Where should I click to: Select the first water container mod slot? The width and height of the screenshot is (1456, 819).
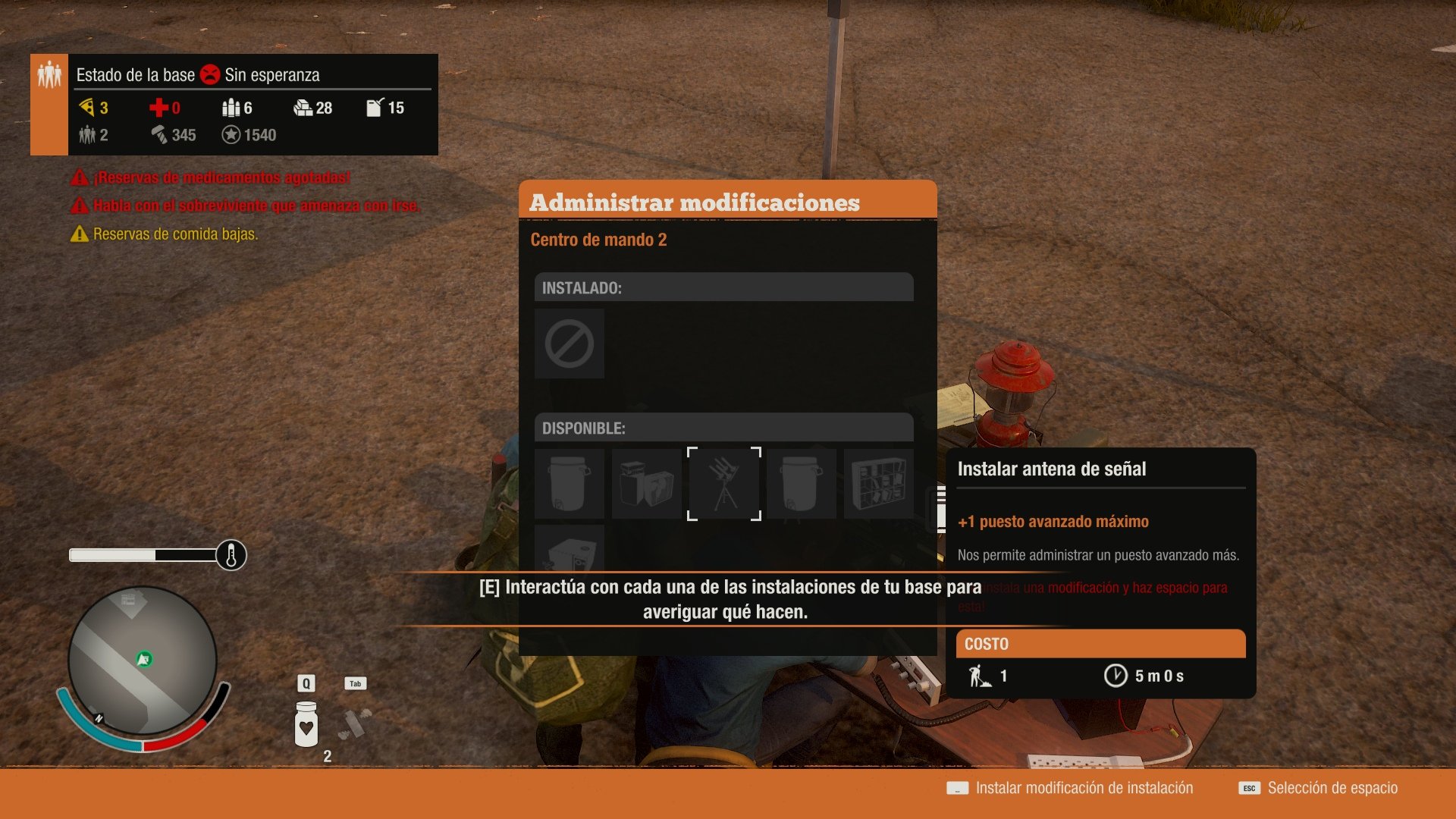pyautogui.click(x=569, y=483)
